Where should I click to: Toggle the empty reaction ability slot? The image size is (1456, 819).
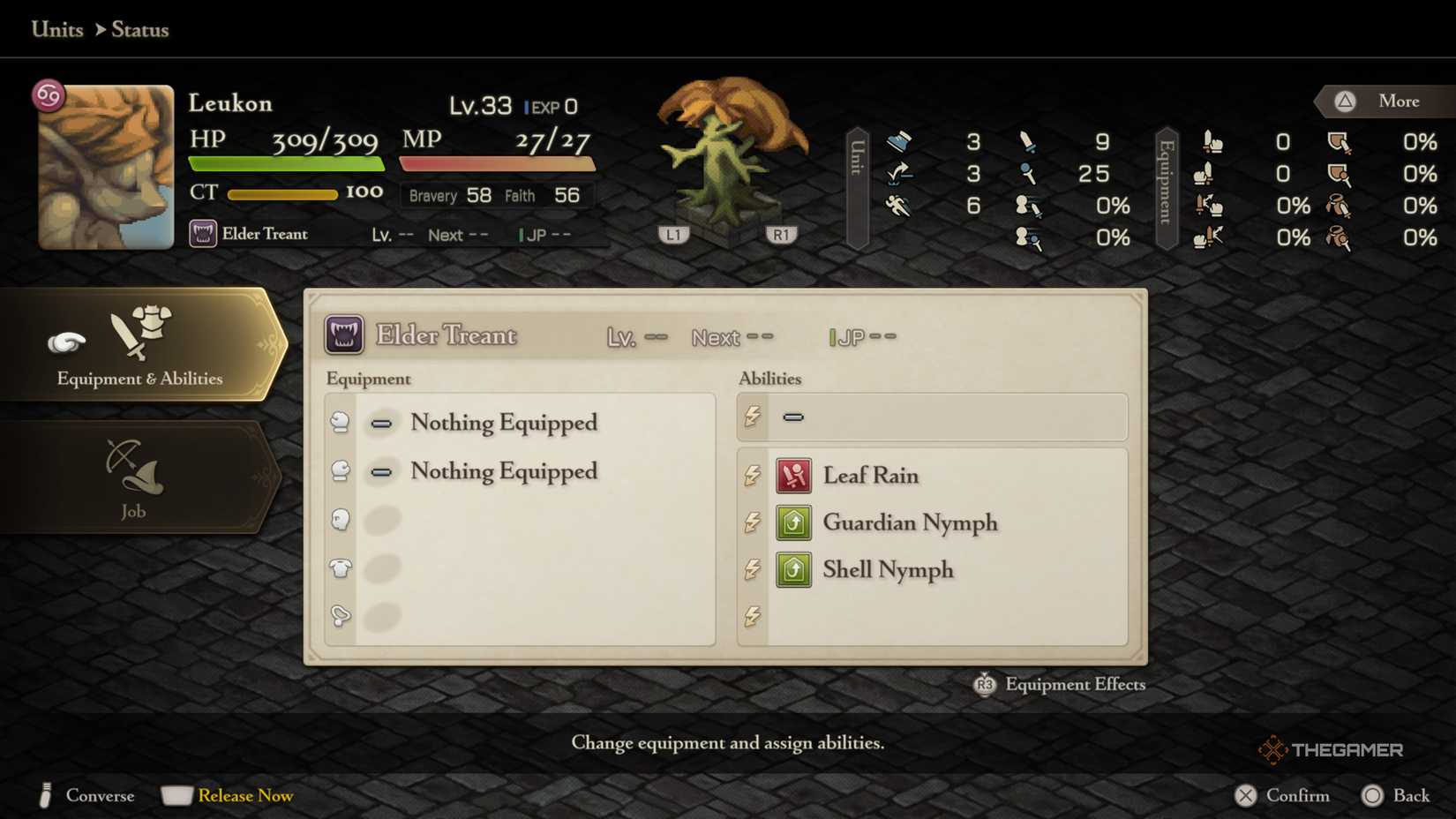point(794,417)
